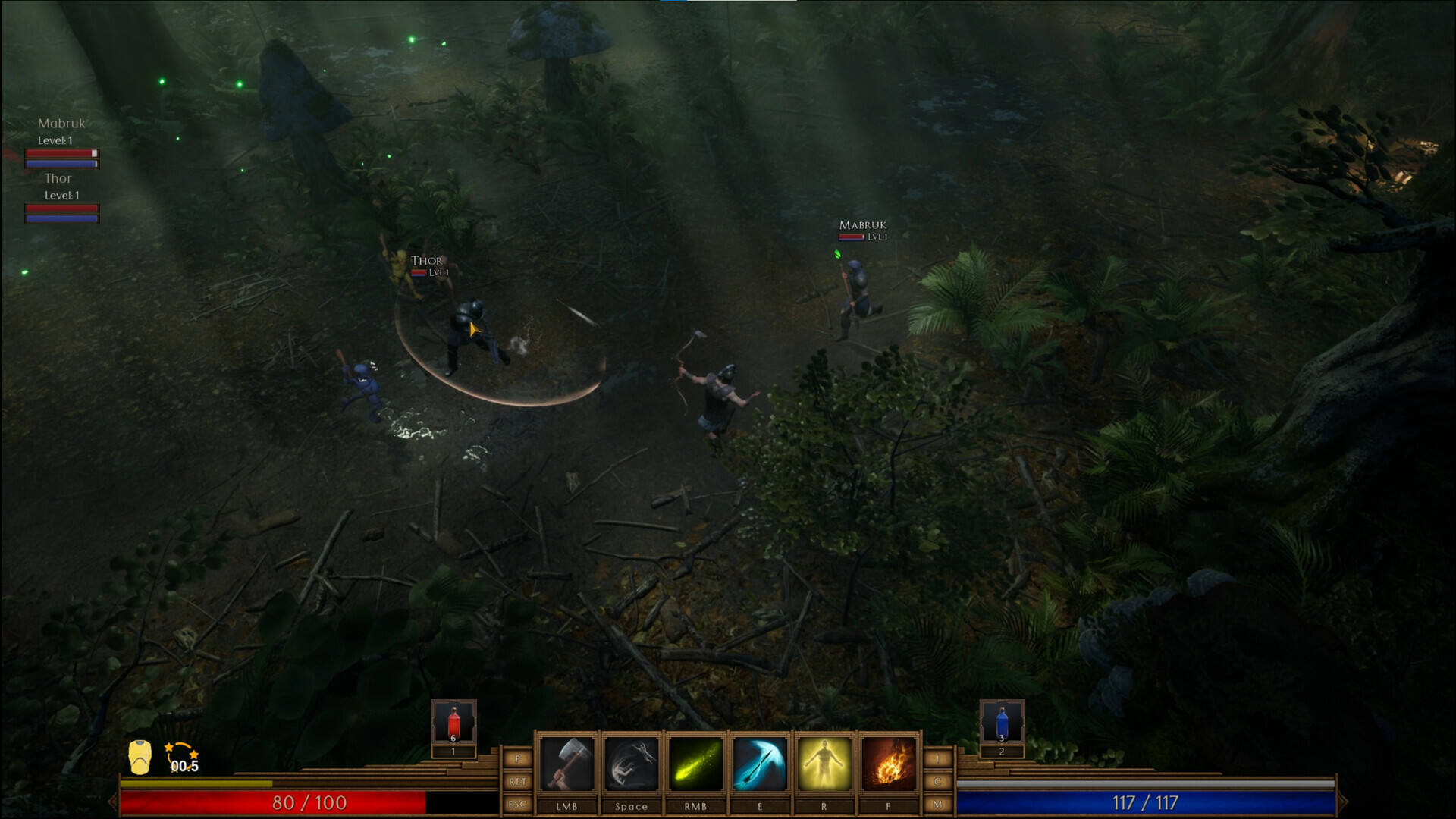Use the green projectile skill
Image resolution: width=1456 pixels, height=819 pixels.
[x=695, y=764]
